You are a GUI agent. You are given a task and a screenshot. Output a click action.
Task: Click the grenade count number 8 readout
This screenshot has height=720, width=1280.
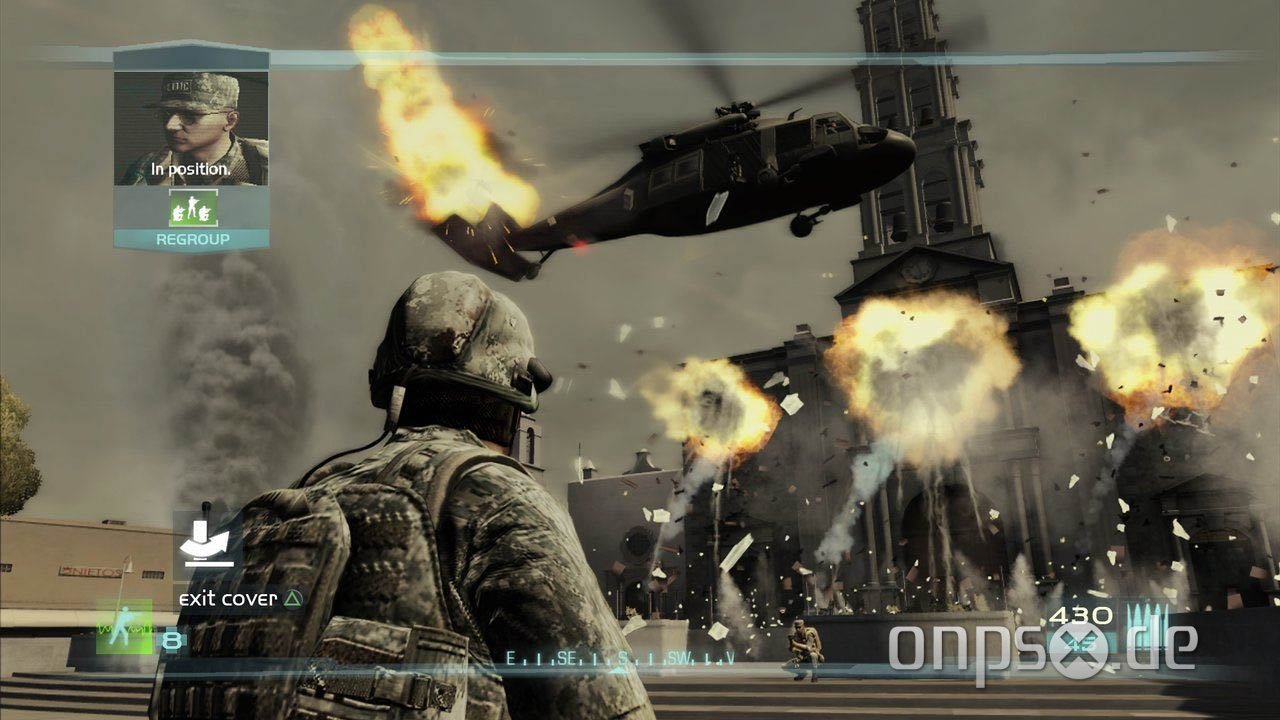171,638
